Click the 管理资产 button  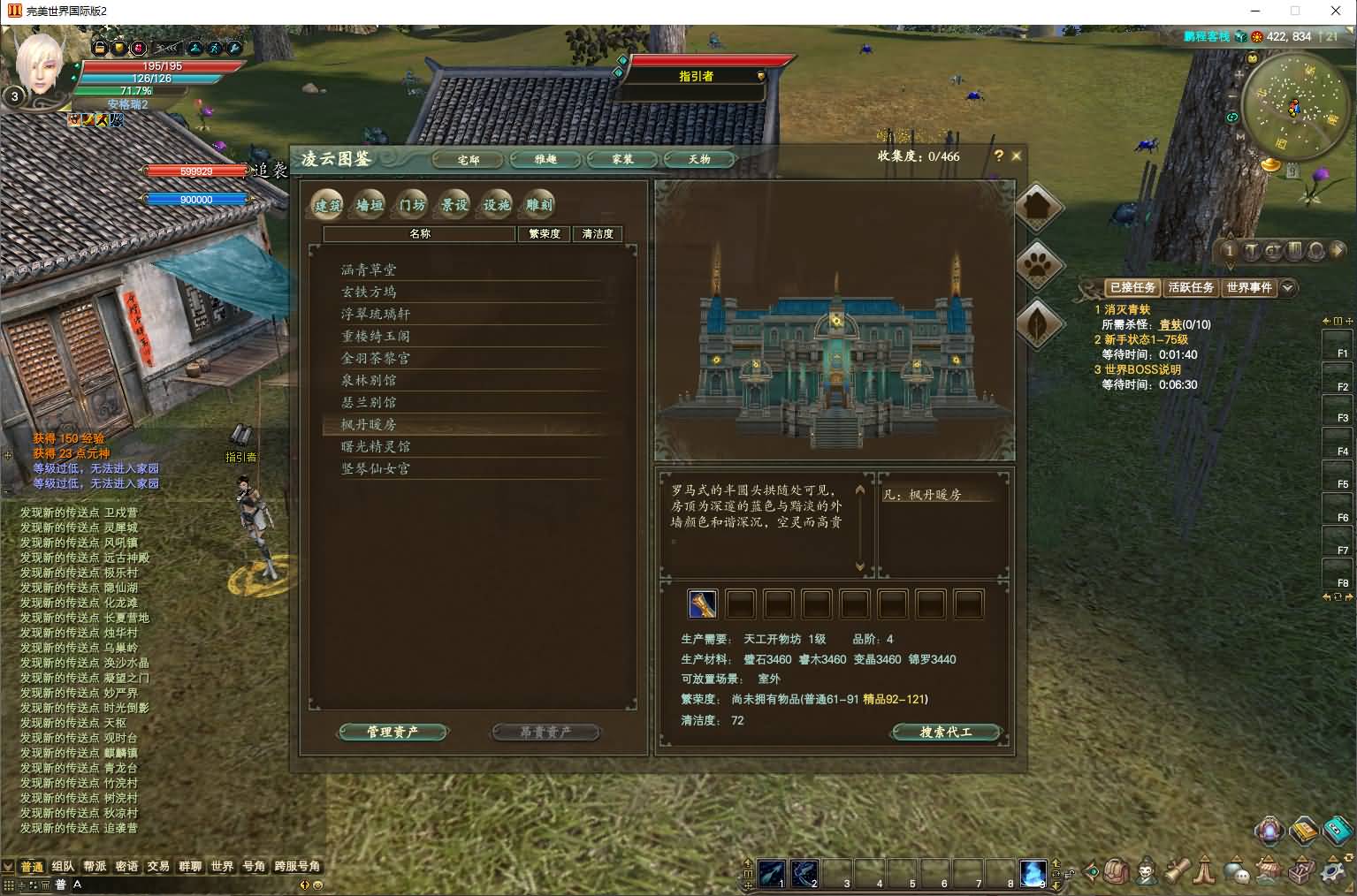coord(393,732)
